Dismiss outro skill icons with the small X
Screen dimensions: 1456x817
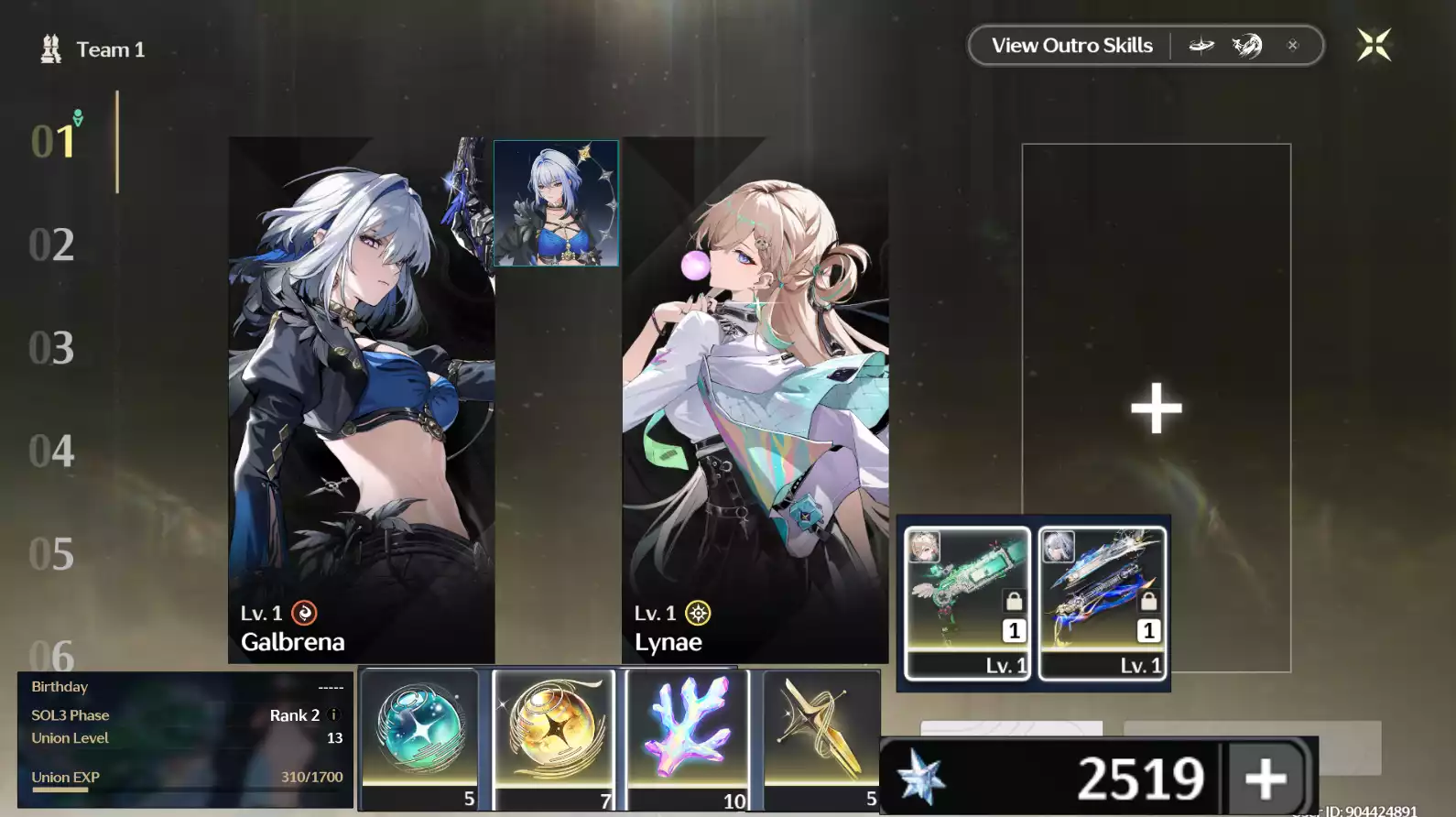point(1293,44)
